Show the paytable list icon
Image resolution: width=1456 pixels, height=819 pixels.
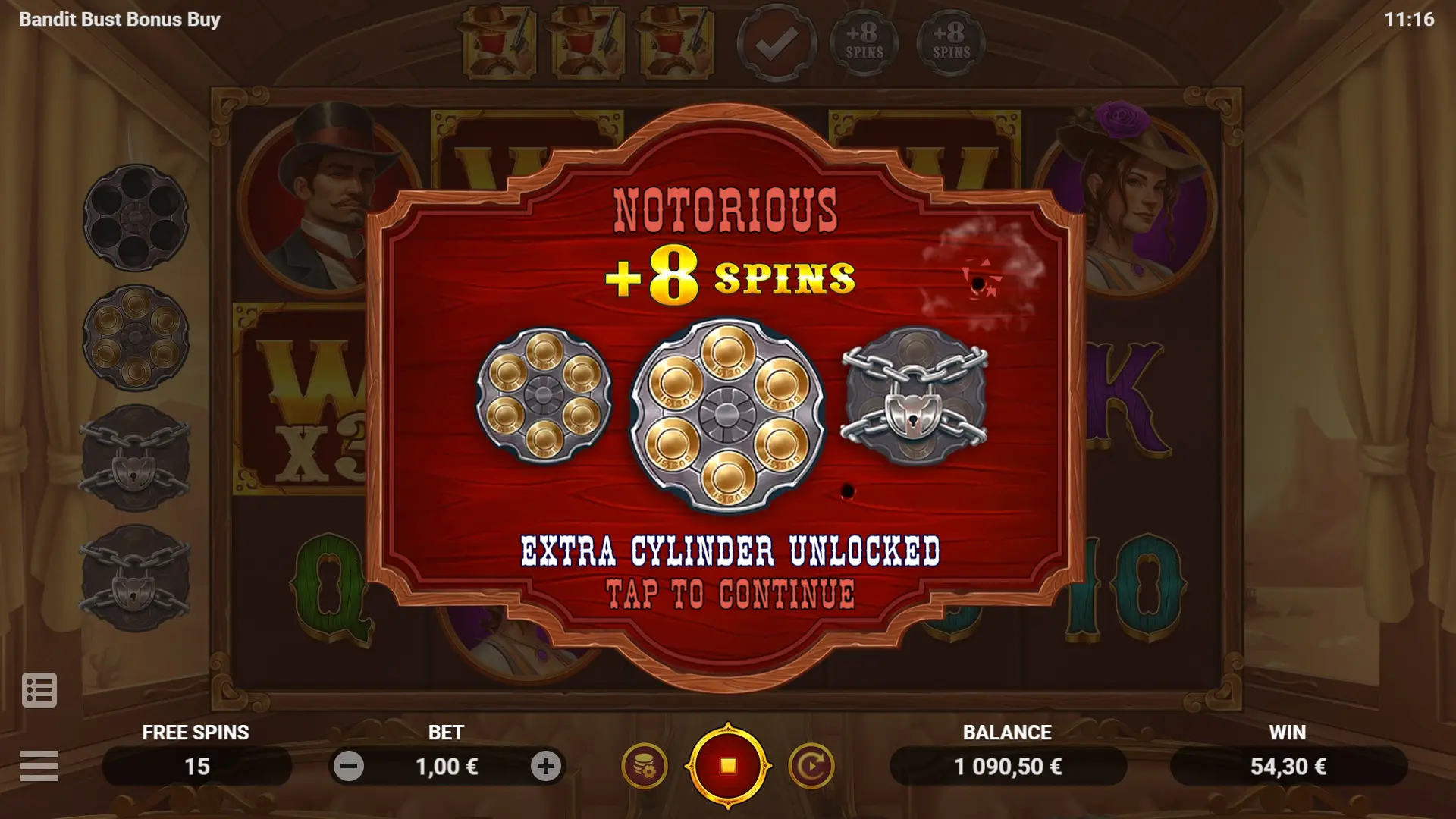[39, 690]
